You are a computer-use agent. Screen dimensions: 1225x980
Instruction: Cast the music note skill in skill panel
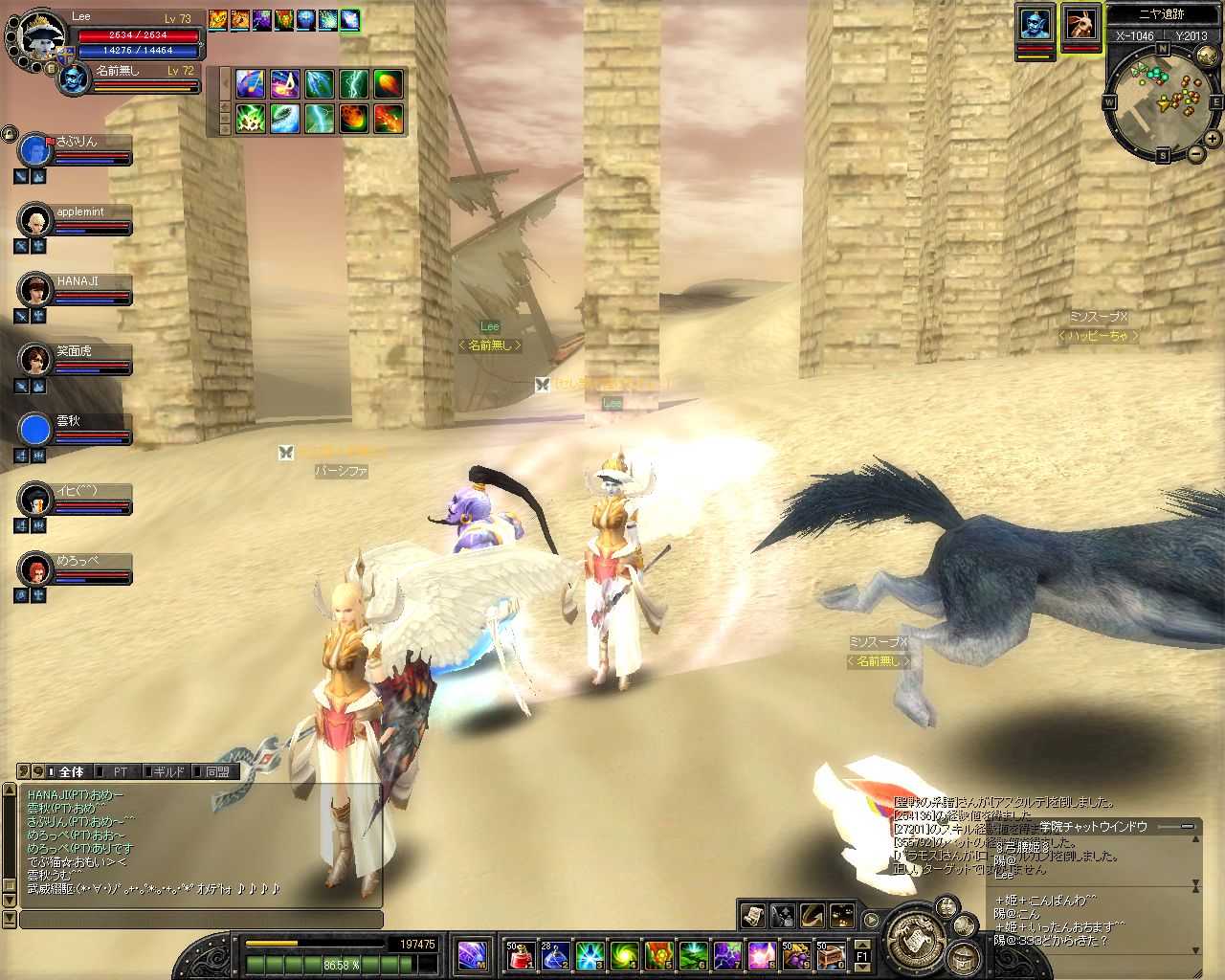tap(284, 84)
